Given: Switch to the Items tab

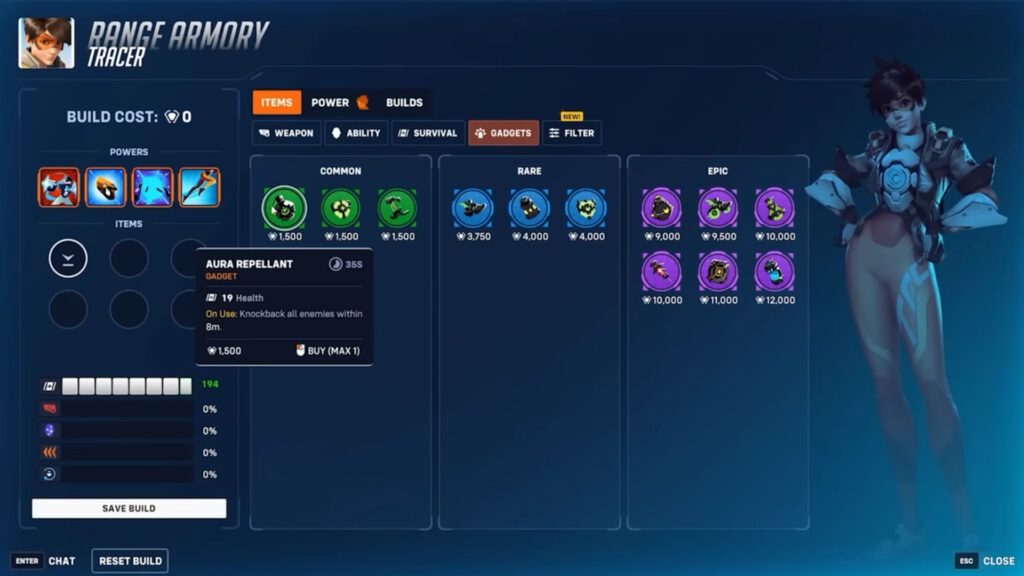Looking at the screenshot, I should (x=276, y=102).
